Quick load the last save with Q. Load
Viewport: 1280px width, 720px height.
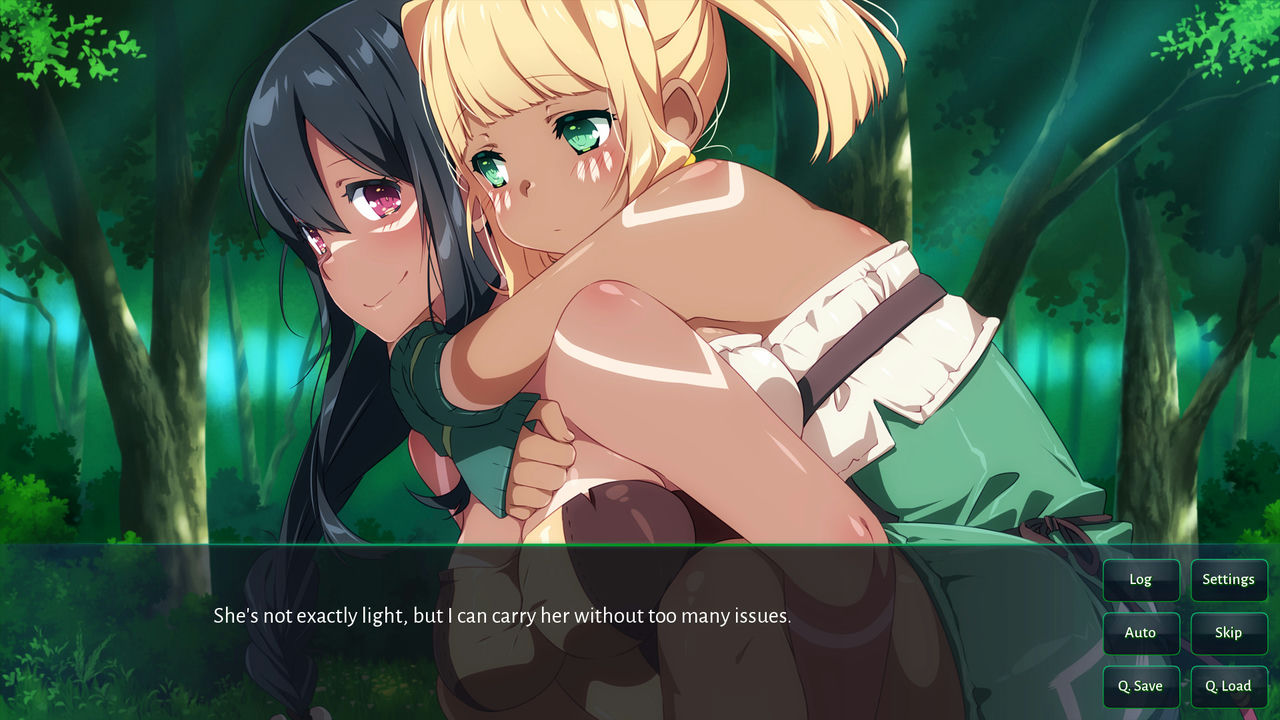click(1229, 686)
